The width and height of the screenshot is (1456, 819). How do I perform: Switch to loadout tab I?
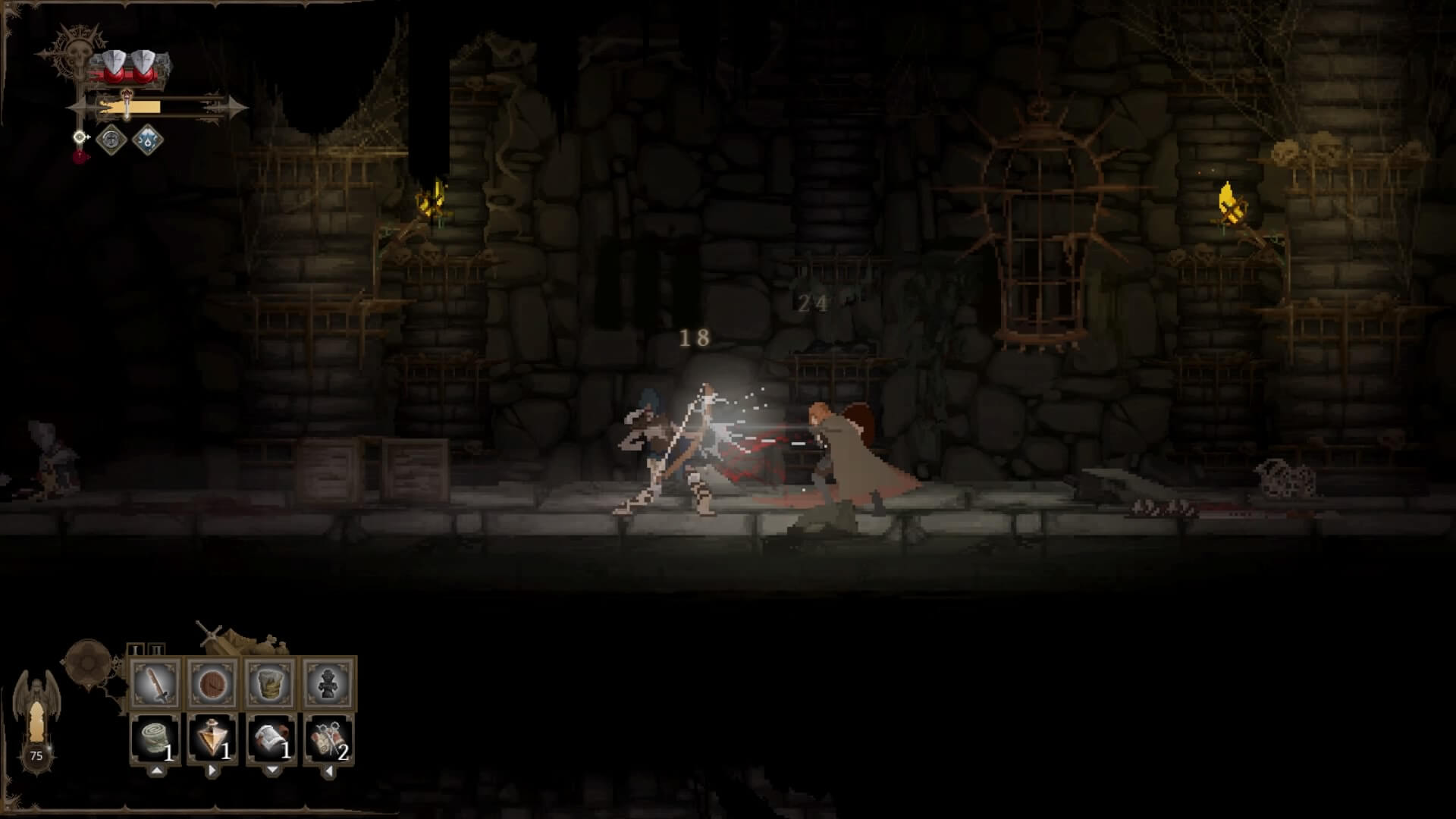point(136,650)
